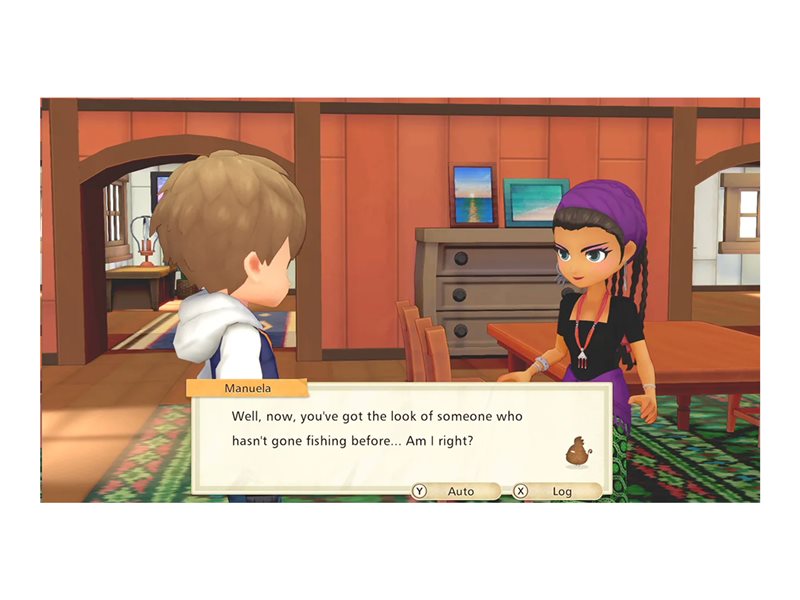Enable Auto dialogue advance
The image size is (800, 600).
tap(455, 491)
